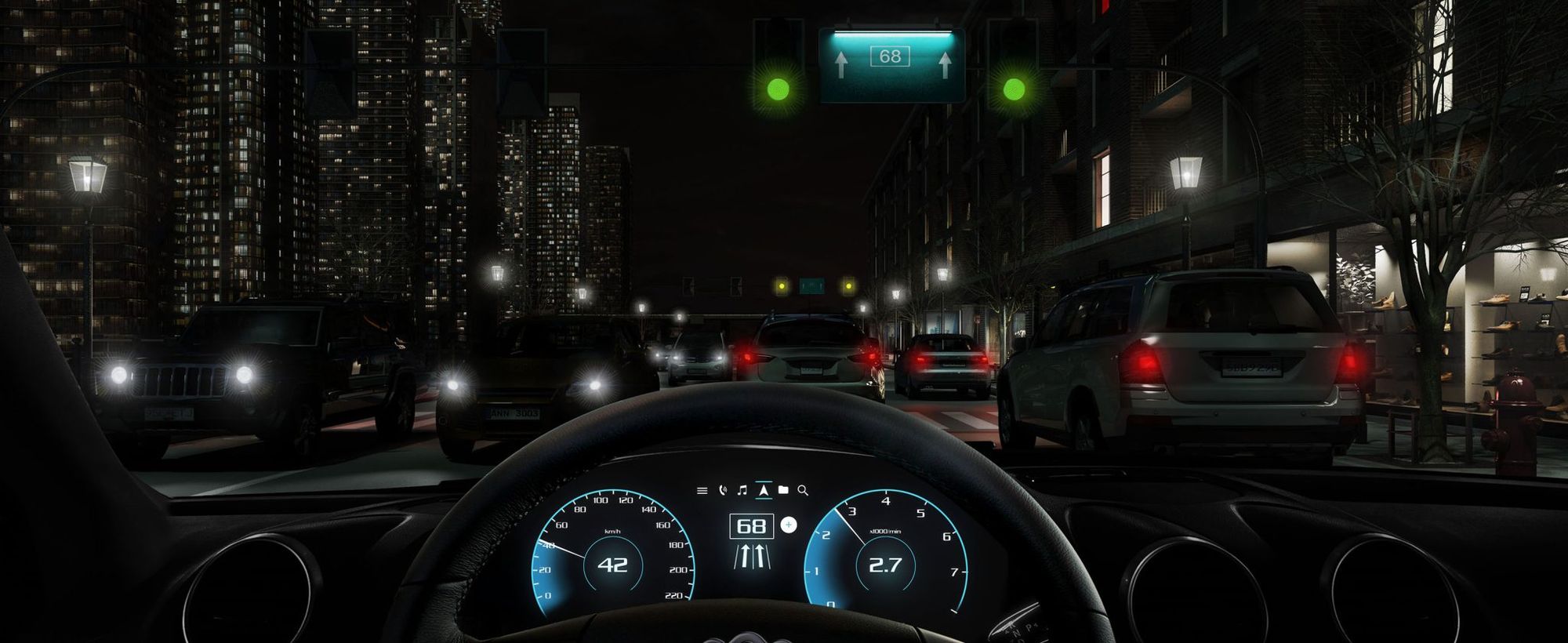
Task: Open the music note media icon
Action: tap(742, 491)
